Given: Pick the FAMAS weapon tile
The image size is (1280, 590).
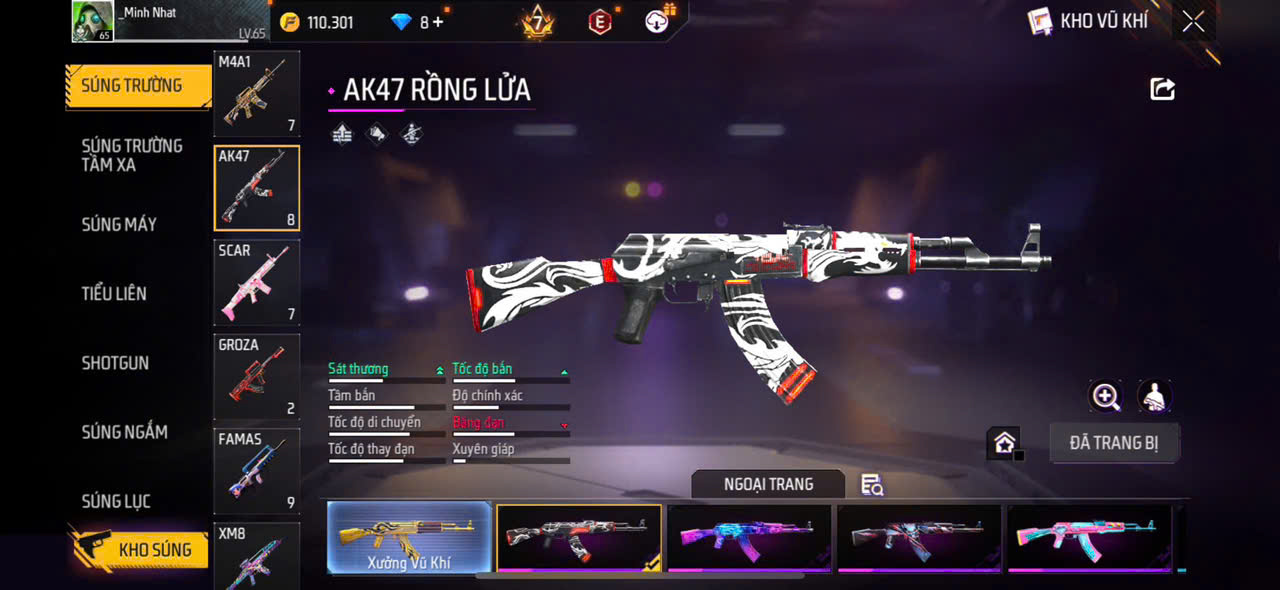Looking at the screenshot, I should click(x=256, y=471).
